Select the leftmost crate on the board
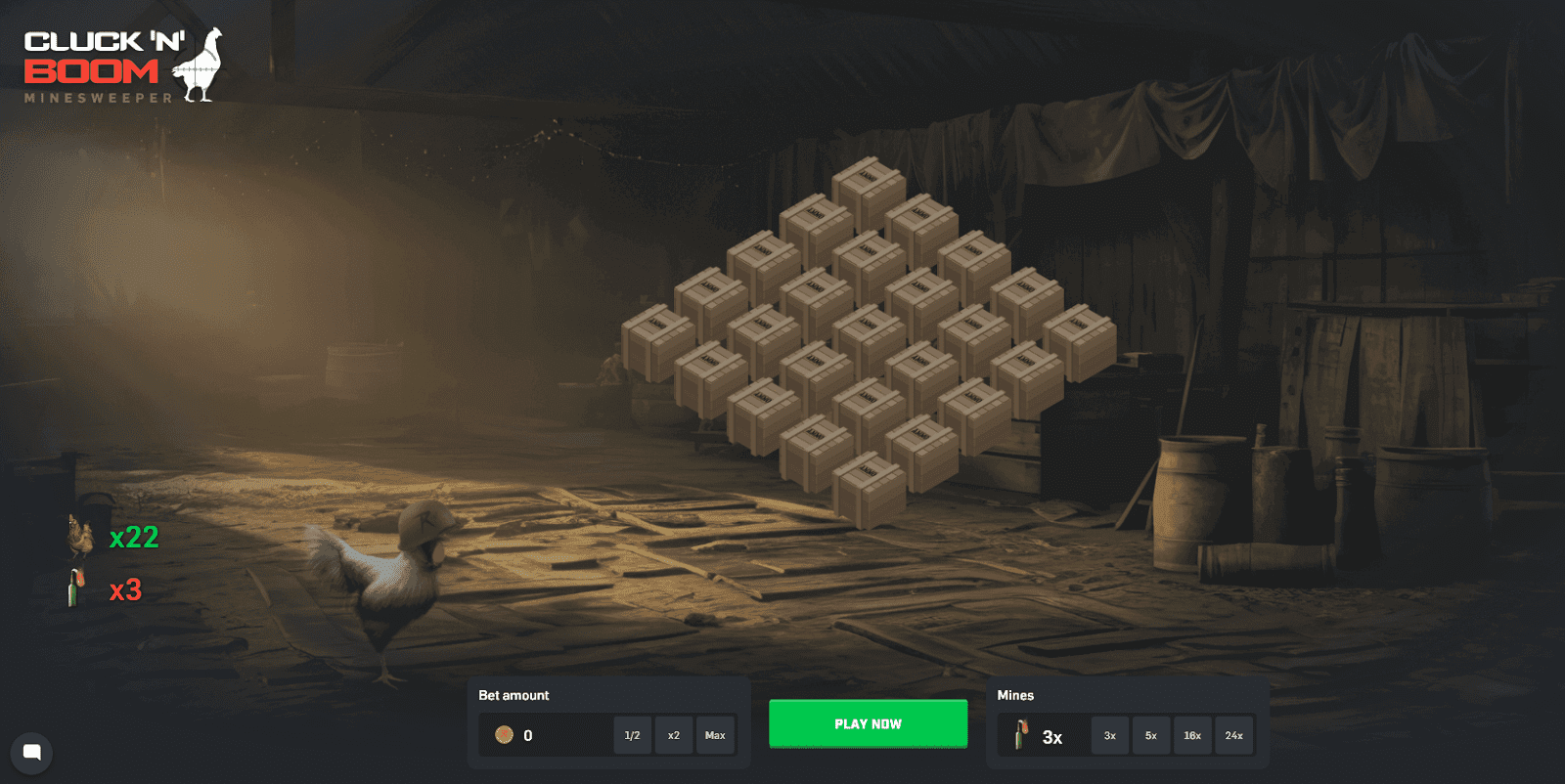Viewport: 1565px width, 784px height. 657,342
